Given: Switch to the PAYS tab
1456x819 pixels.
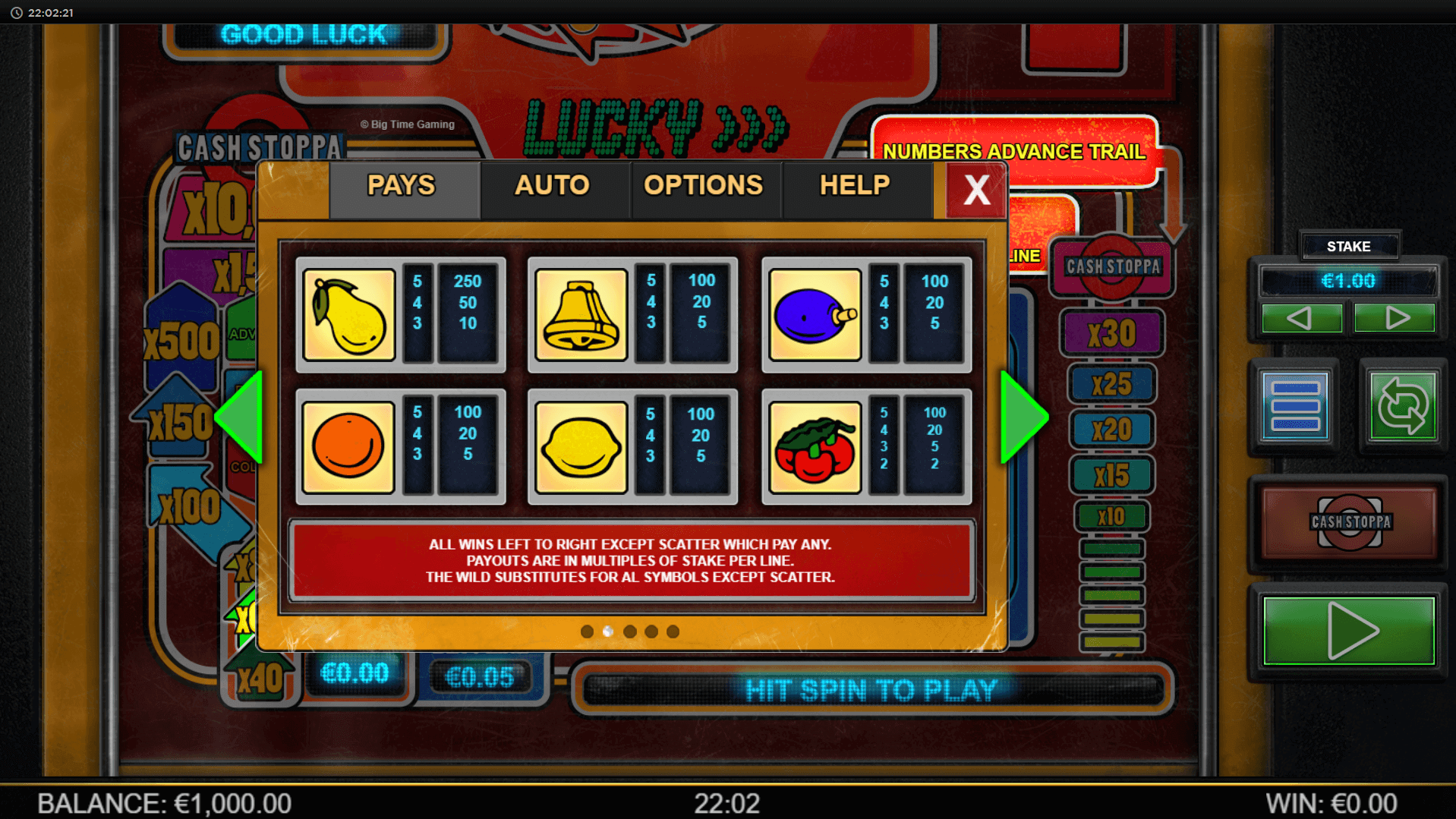Looking at the screenshot, I should (x=402, y=186).
